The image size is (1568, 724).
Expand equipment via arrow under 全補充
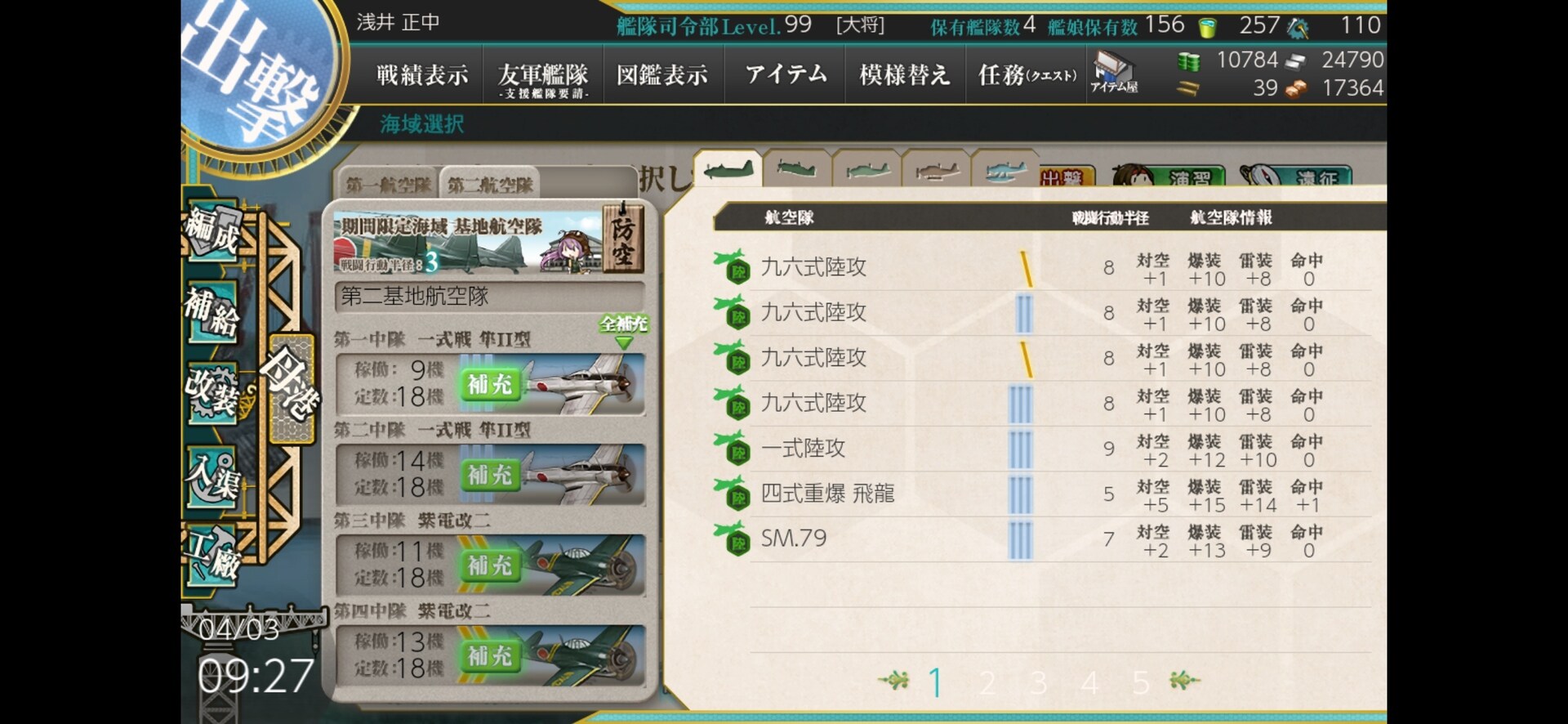pyautogui.click(x=623, y=343)
